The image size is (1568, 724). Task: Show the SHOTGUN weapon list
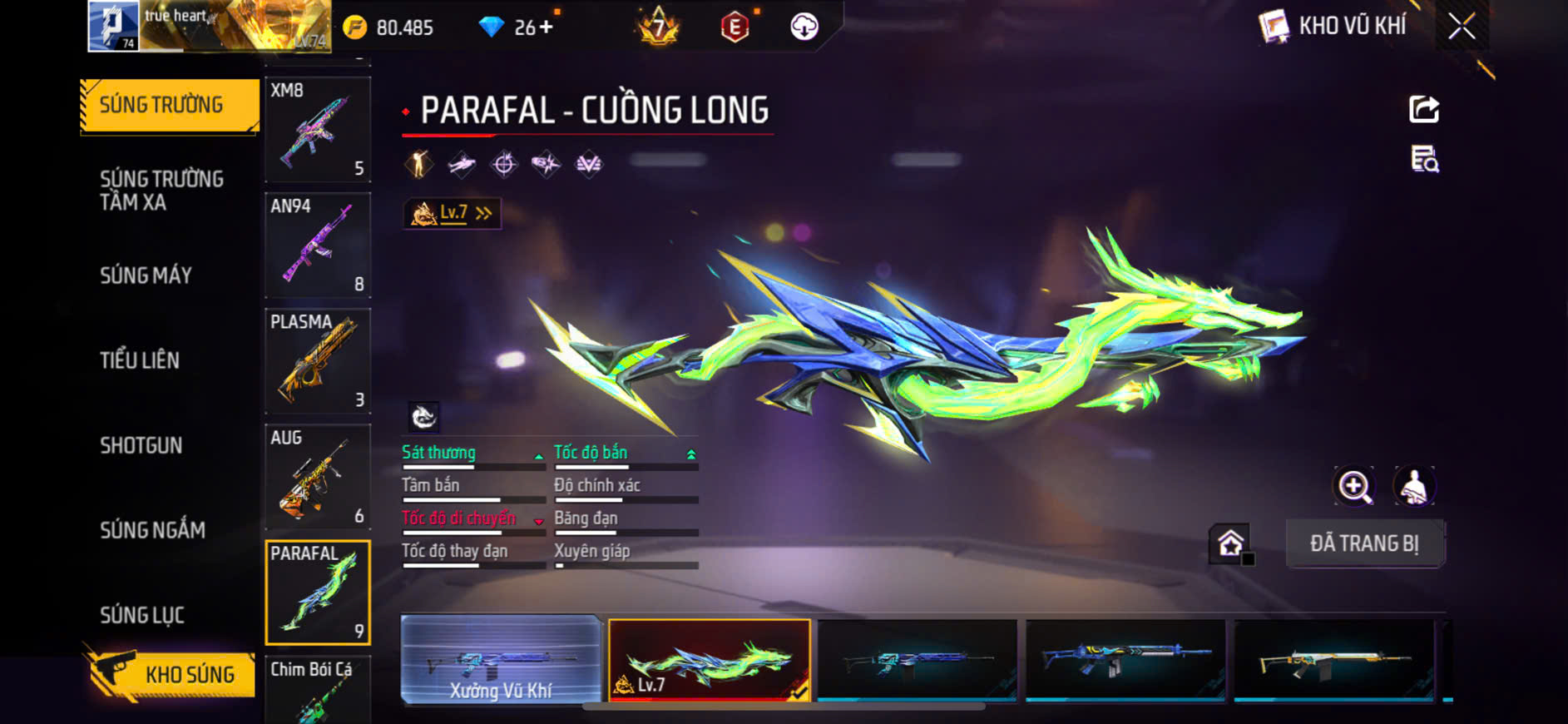pyautogui.click(x=141, y=445)
